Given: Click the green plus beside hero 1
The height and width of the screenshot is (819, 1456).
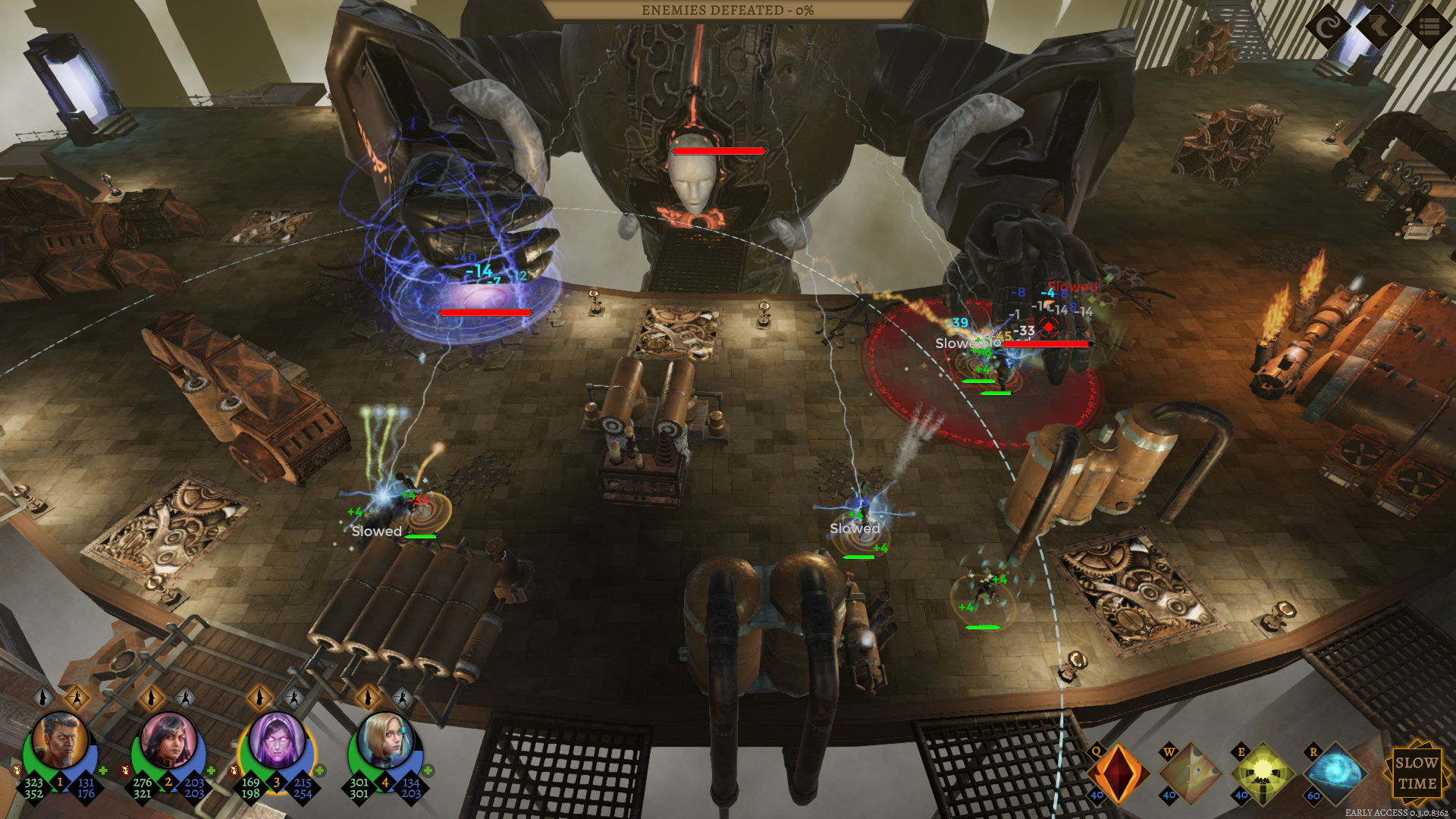Looking at the screenshot, I should point(103,771).
